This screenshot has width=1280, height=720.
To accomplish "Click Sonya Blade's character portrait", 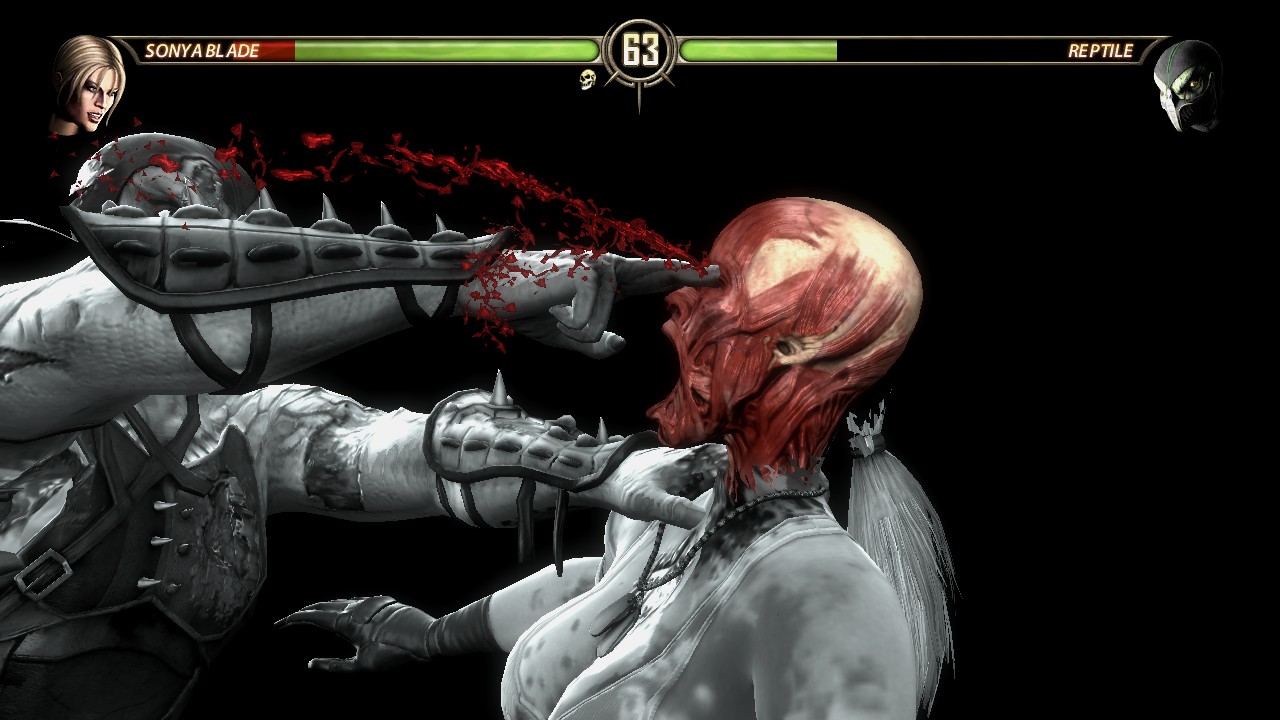I will pyautogui.click(x=90, y=85).
